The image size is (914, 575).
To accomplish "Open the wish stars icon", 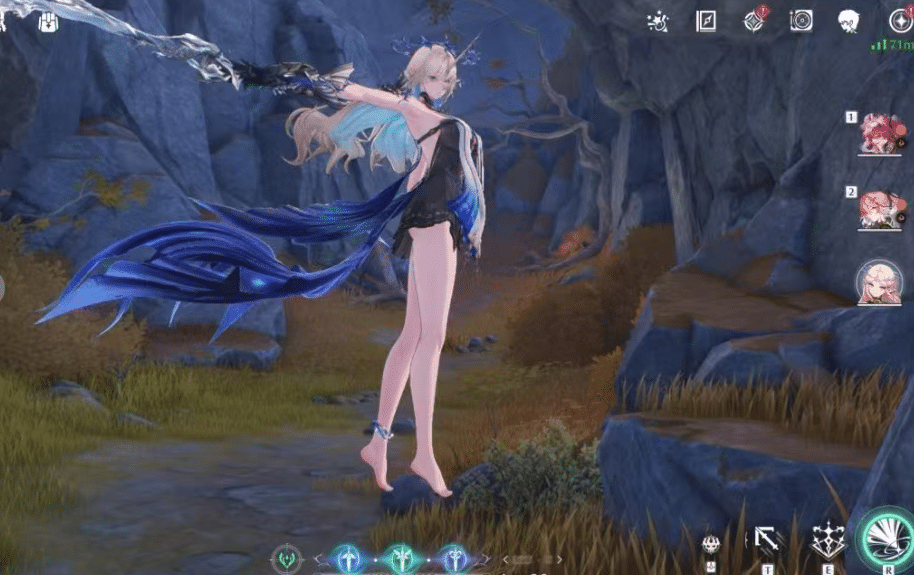I will coord(658,20).
